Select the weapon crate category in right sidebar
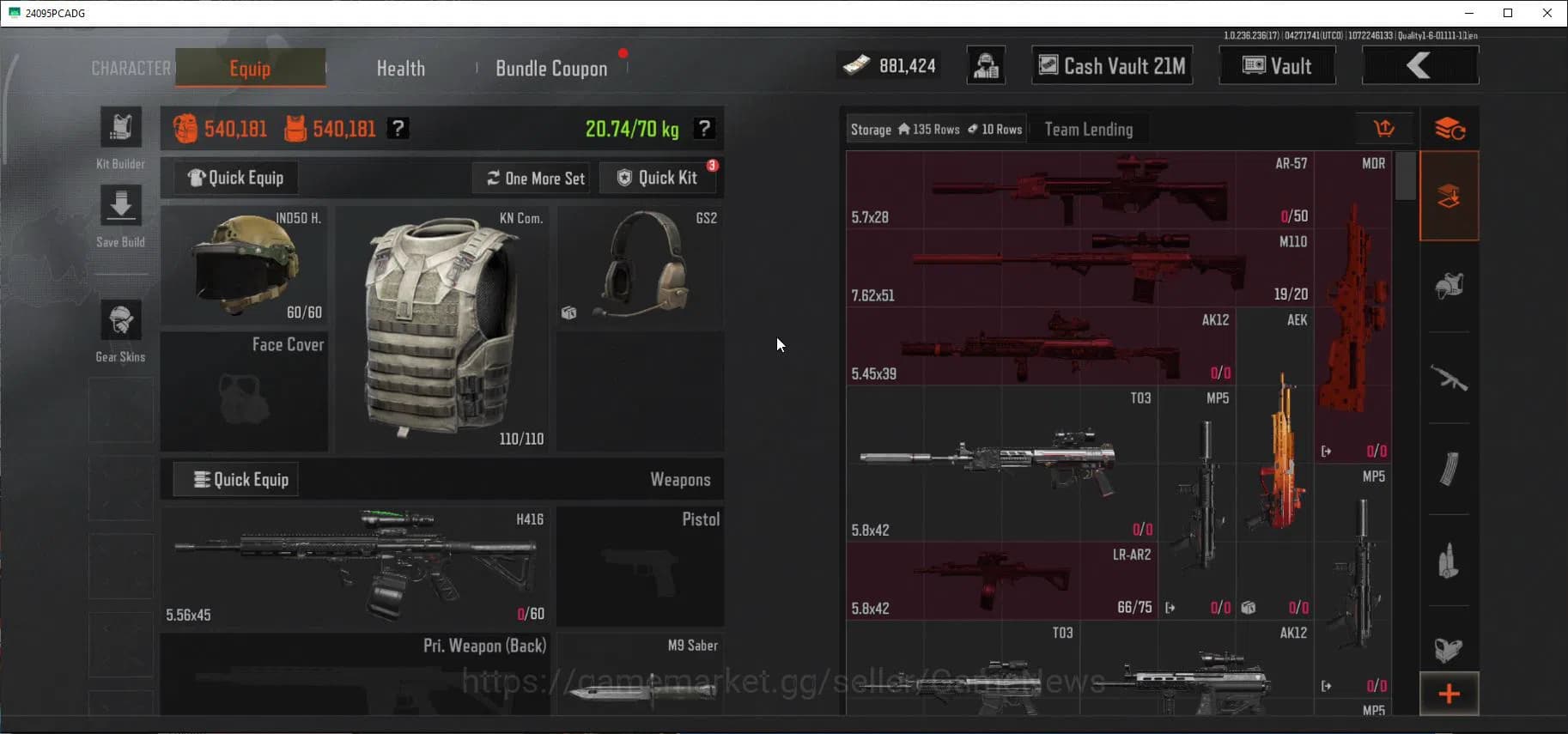The image size is (1568, 734). (x=1449, y=196)
